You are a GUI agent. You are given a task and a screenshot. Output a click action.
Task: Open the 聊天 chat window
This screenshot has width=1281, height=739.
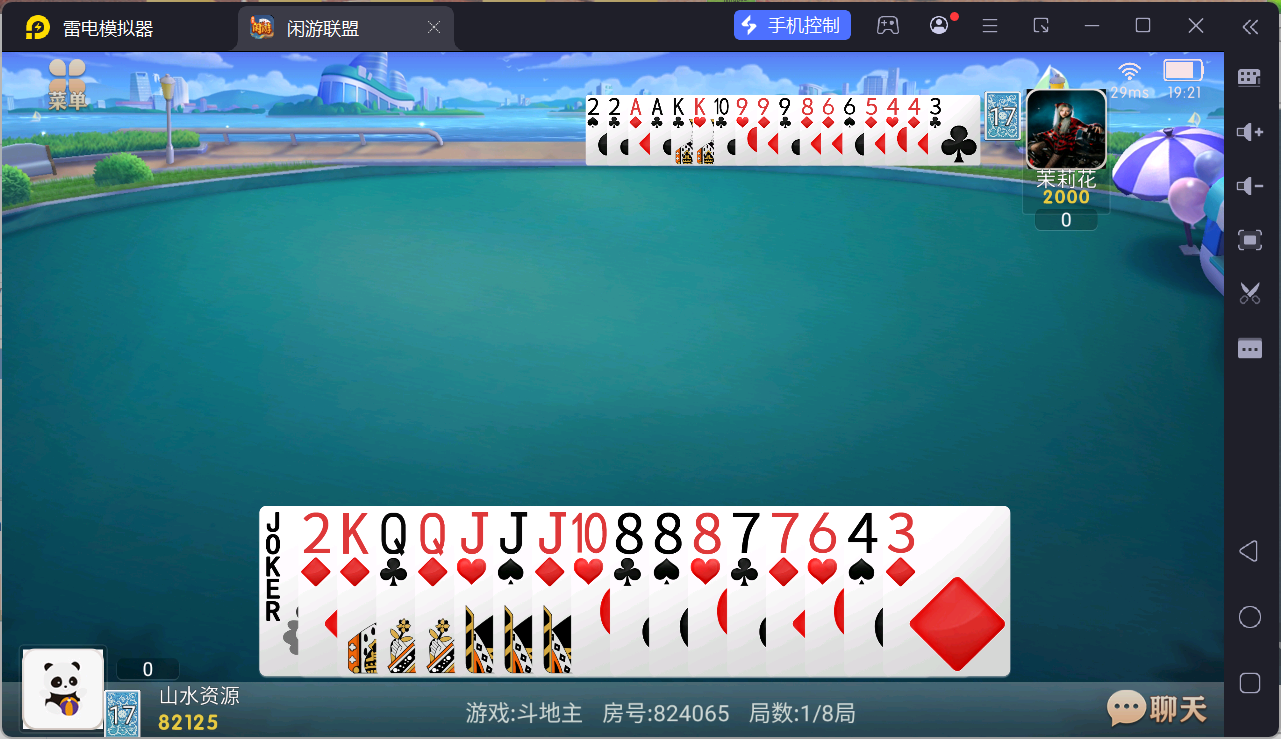coord(1155,708)
